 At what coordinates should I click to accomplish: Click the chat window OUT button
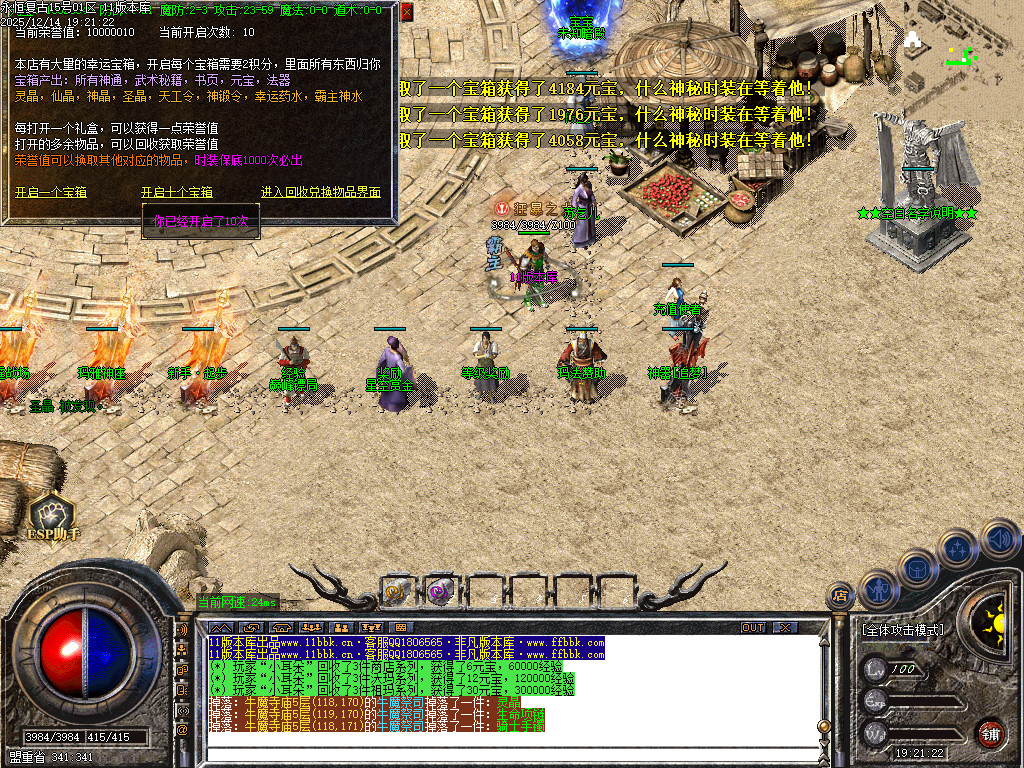[753, 627]
